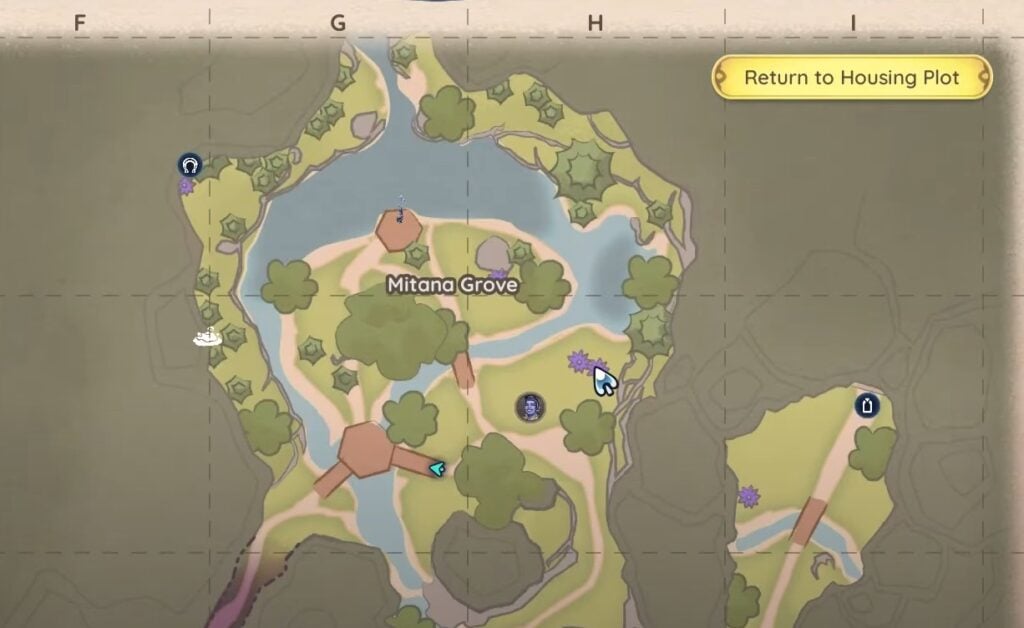This screenshot has width=1024, height=628.
Task: Click the teal player arrow marker
Action: pos(437,467)
